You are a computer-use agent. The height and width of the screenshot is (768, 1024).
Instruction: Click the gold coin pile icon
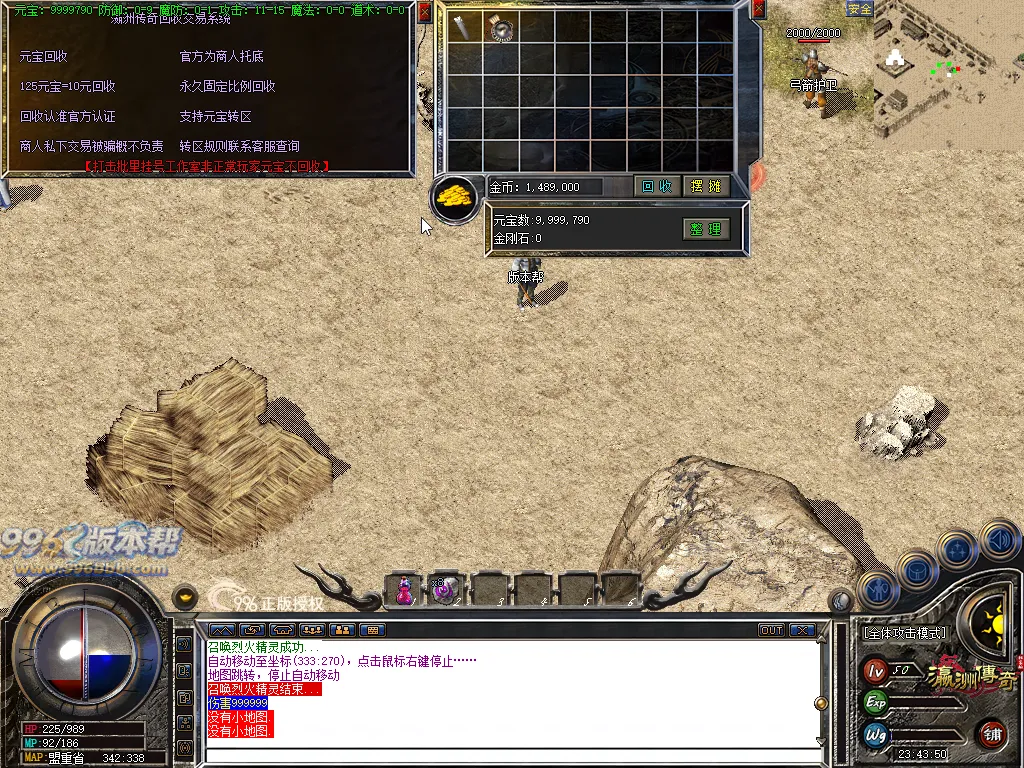[455, 196]
